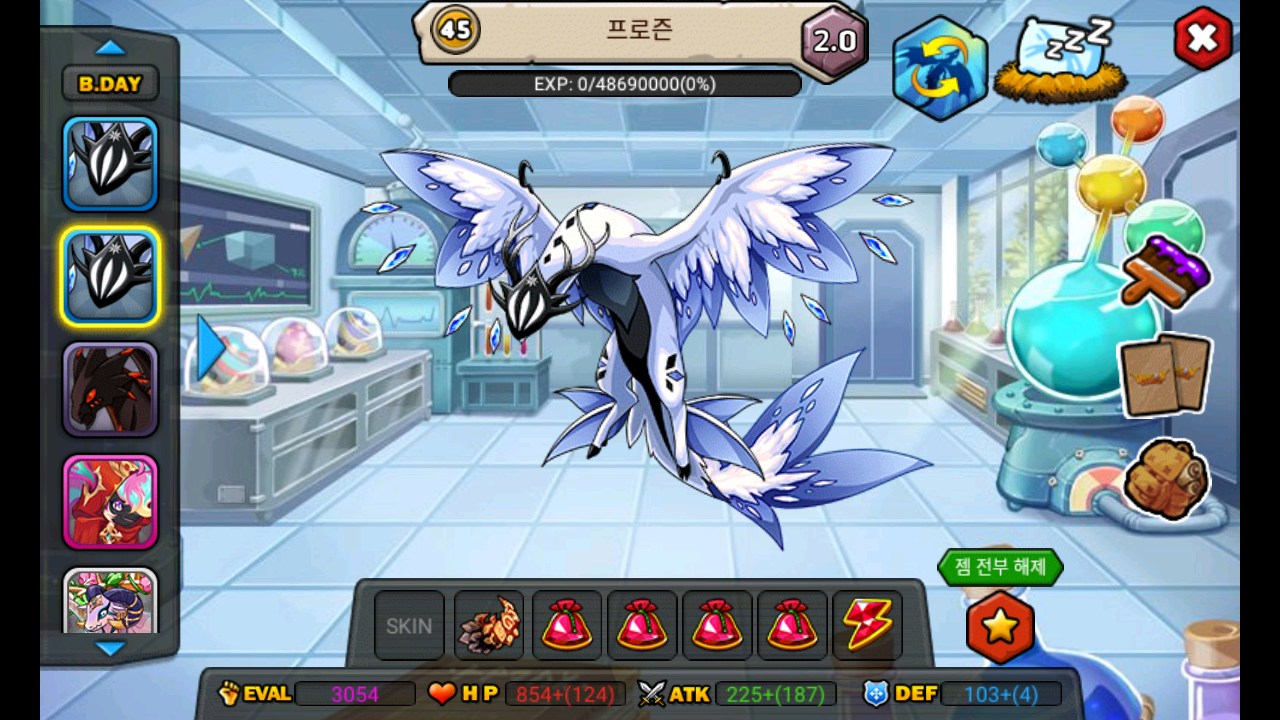Move dragon list down with bottom arrow
This screenshot has height=720, width=1280.
coord(110,648)
